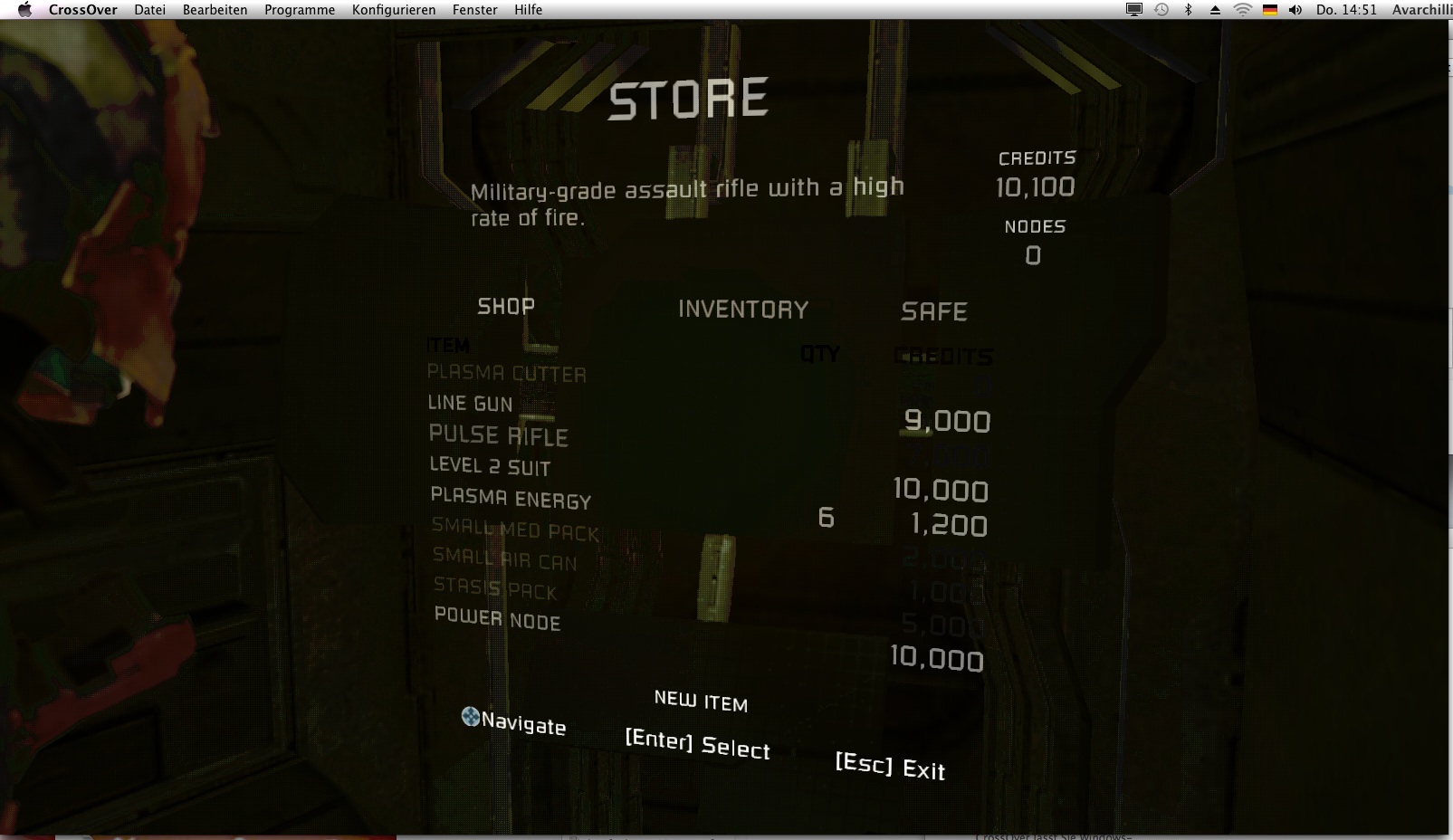This screenshot has width=1453, height=840.
Task: Open the Fenster menu
Action: [x=474, y=10]
